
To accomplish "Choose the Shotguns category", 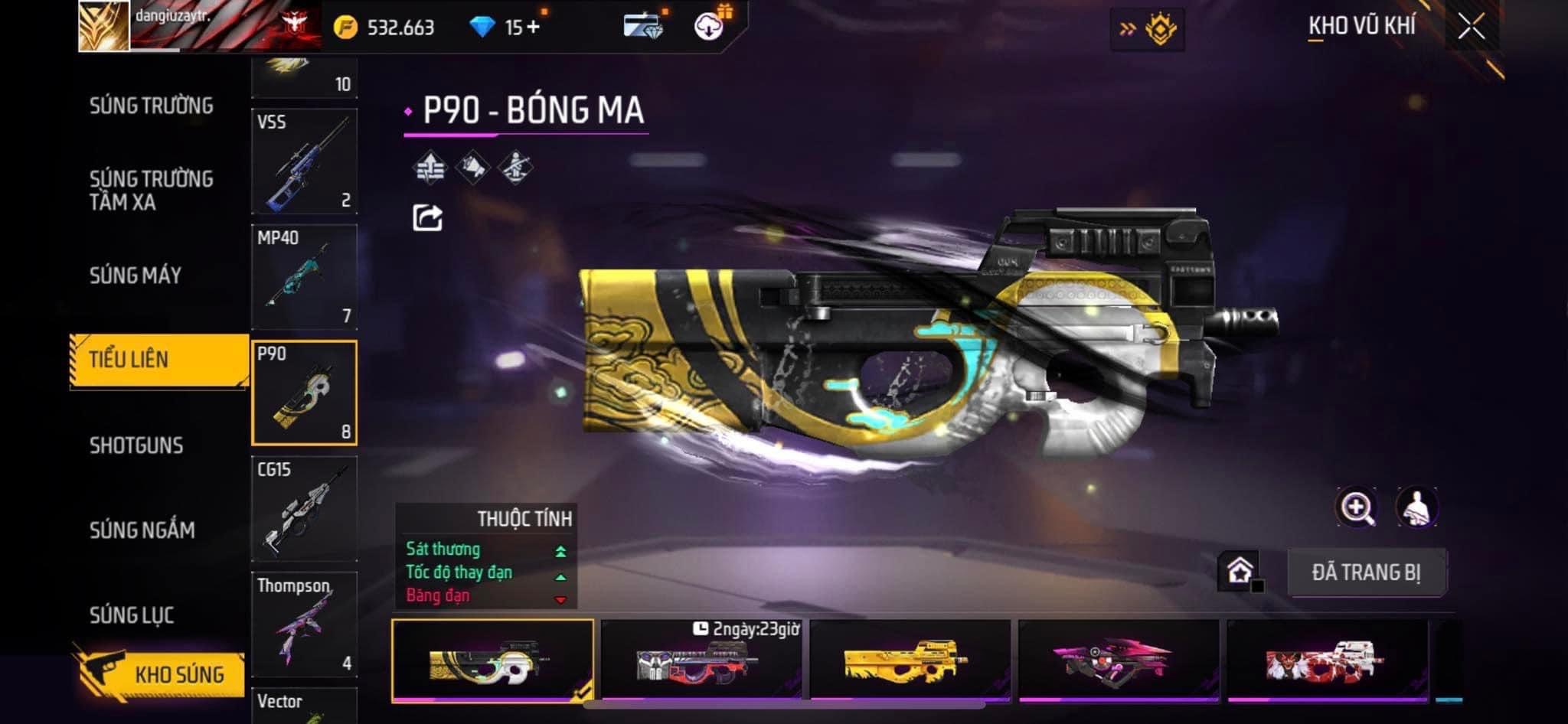I will coord(136,445).
